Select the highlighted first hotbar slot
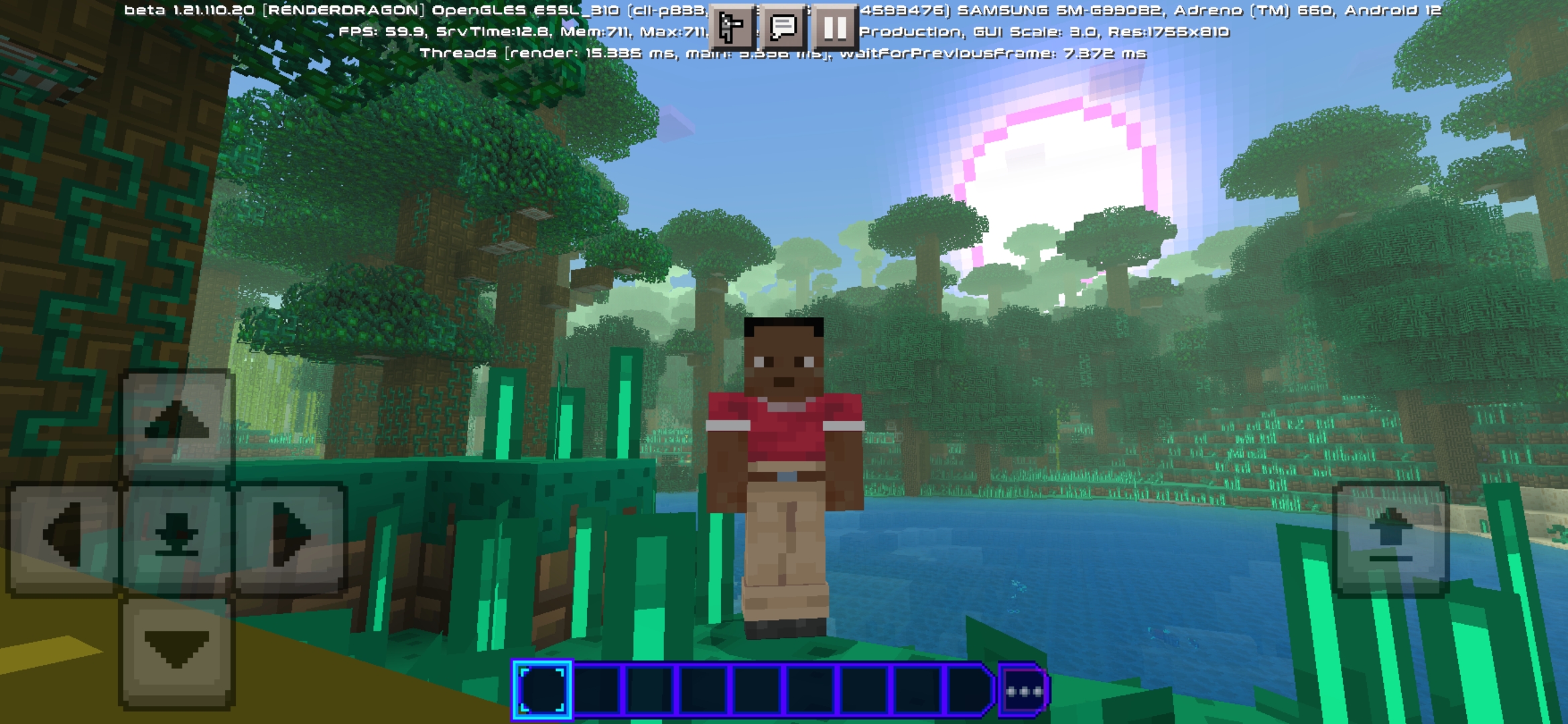This screenshot has height=724, width=1568. (x=542, y=690)
